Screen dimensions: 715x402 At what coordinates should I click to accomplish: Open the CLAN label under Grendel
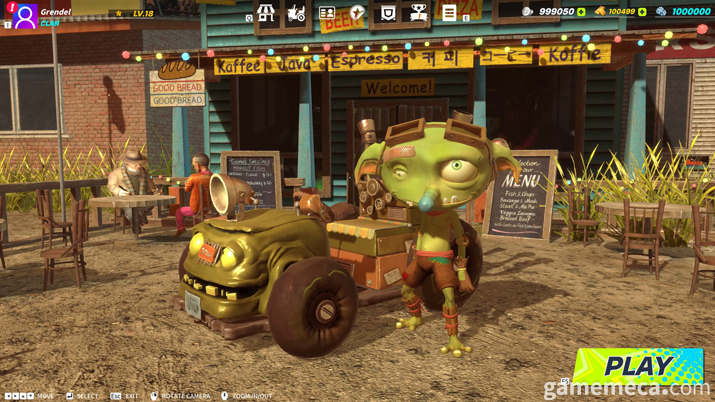(50, 23)
